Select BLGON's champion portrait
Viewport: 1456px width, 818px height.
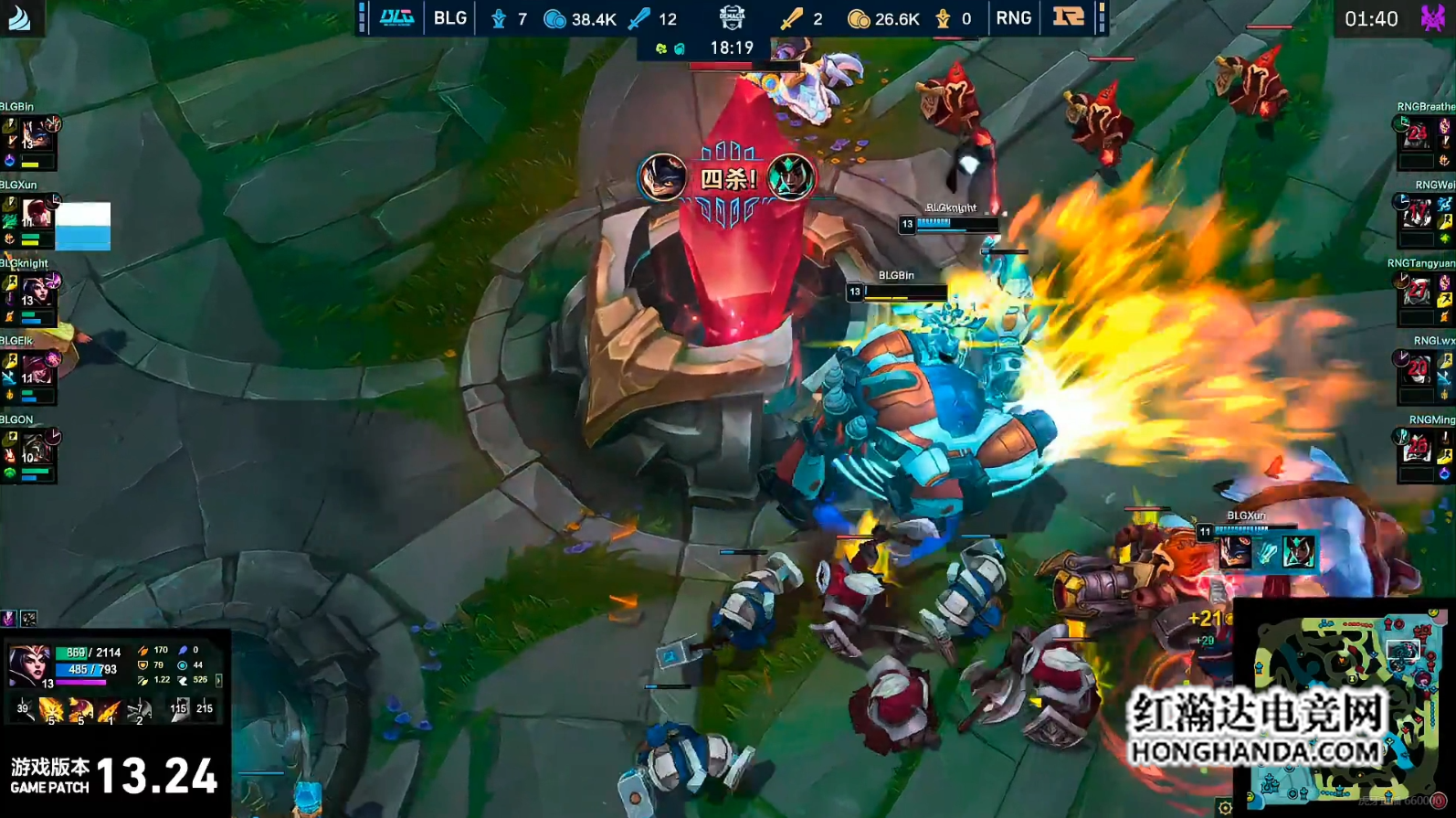tap(37, 448)
